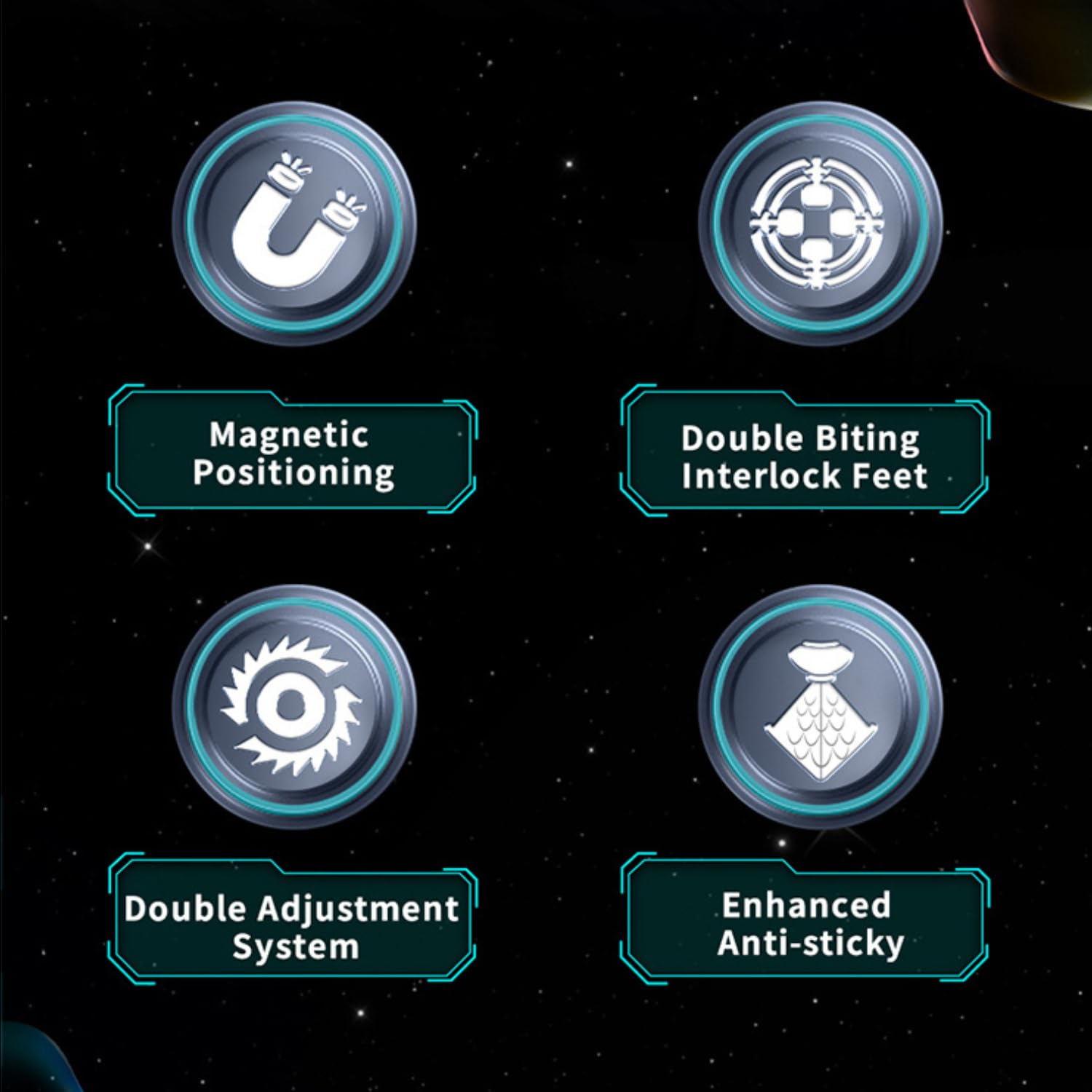Select the Double Biting Interlock Feet label
The image size is (1092, 1092).
point(804,456)
